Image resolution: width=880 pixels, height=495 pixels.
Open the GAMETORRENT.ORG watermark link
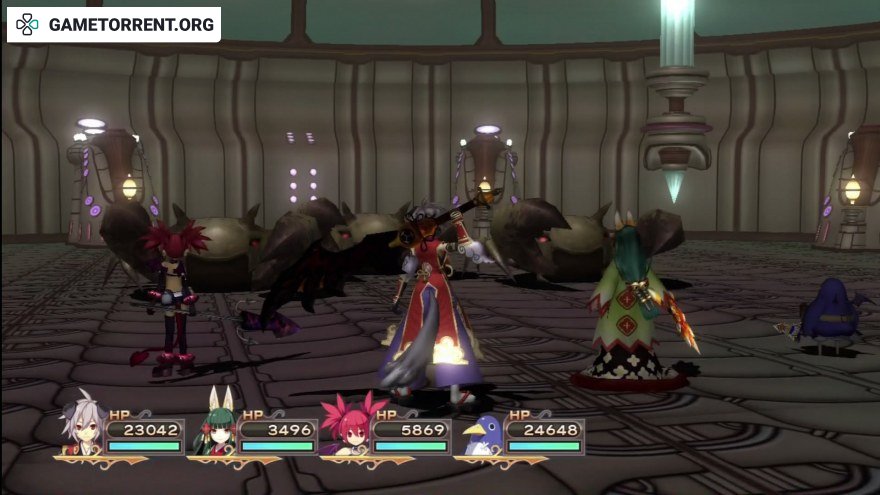[114, 24]
